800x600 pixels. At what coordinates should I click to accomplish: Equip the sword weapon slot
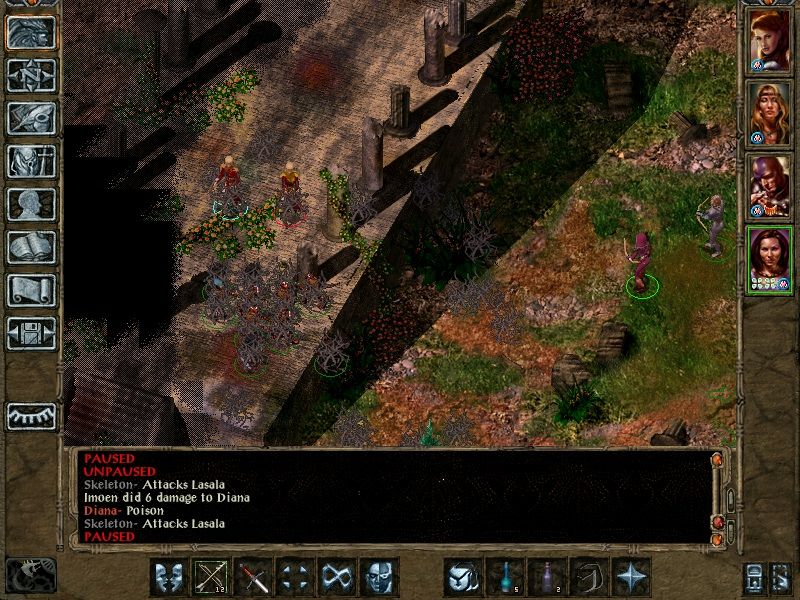253,577
